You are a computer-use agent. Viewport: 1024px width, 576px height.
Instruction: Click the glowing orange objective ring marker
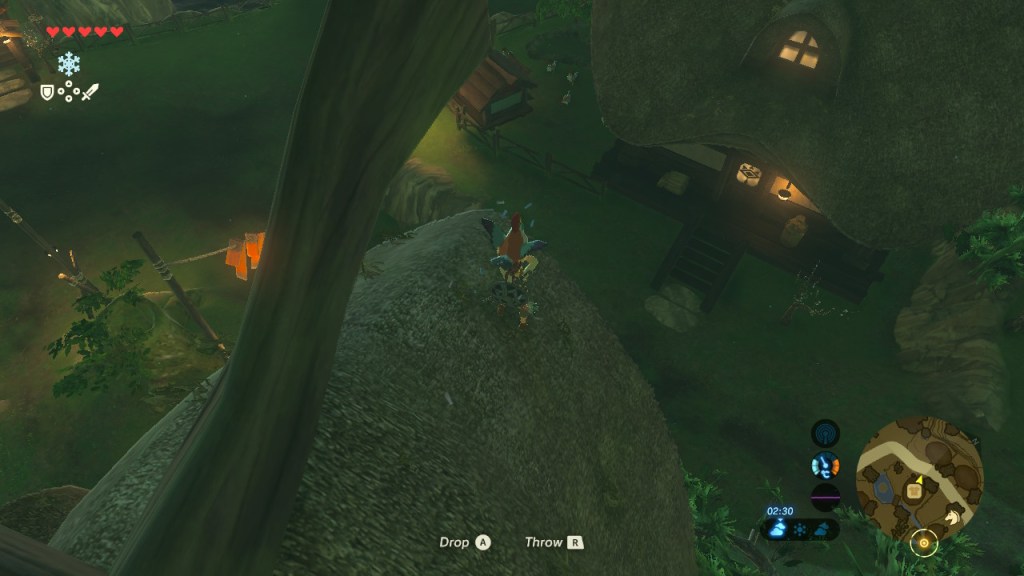(x=924, y=543)
